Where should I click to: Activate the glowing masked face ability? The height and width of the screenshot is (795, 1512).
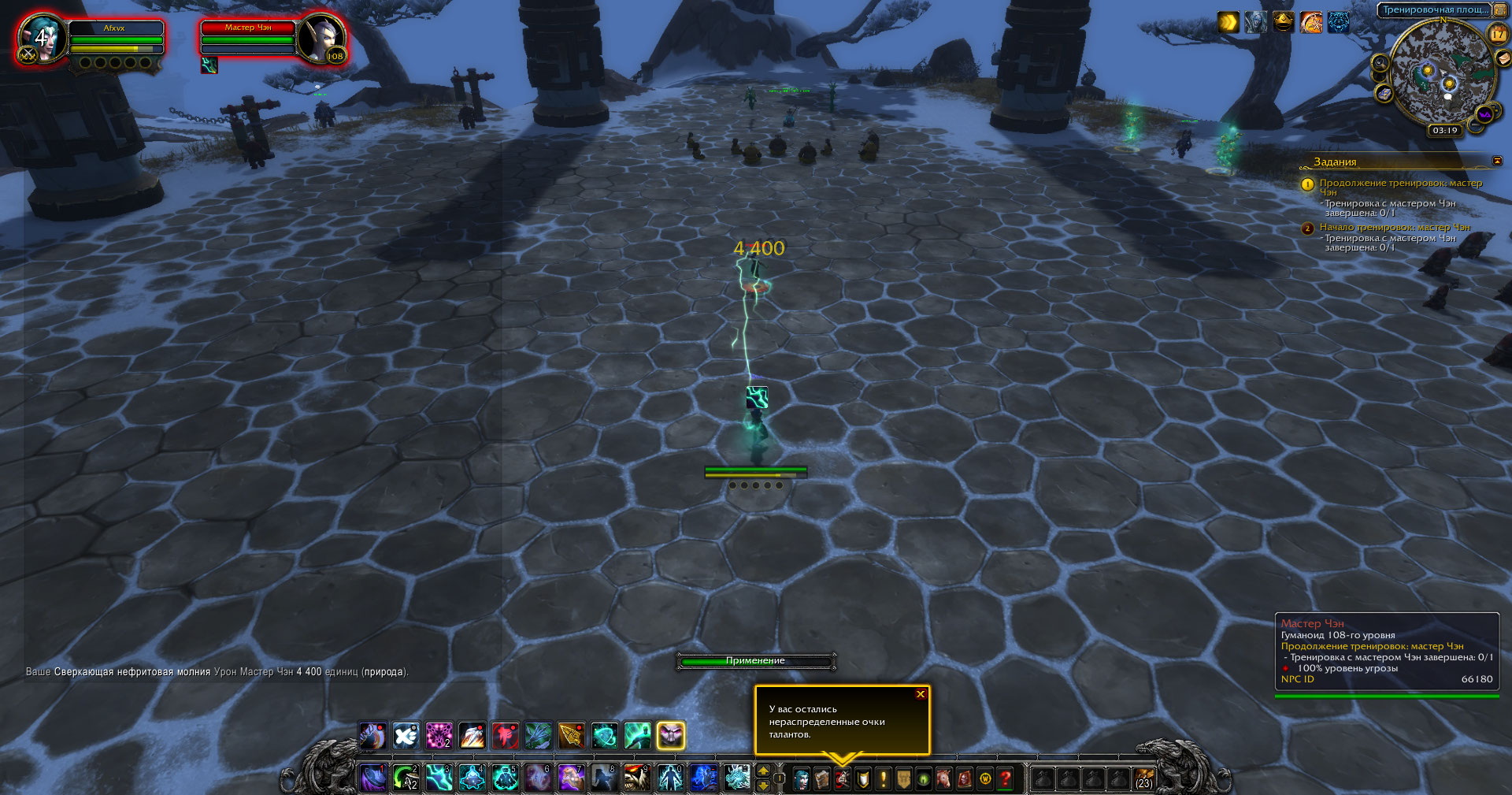point(670,736)
